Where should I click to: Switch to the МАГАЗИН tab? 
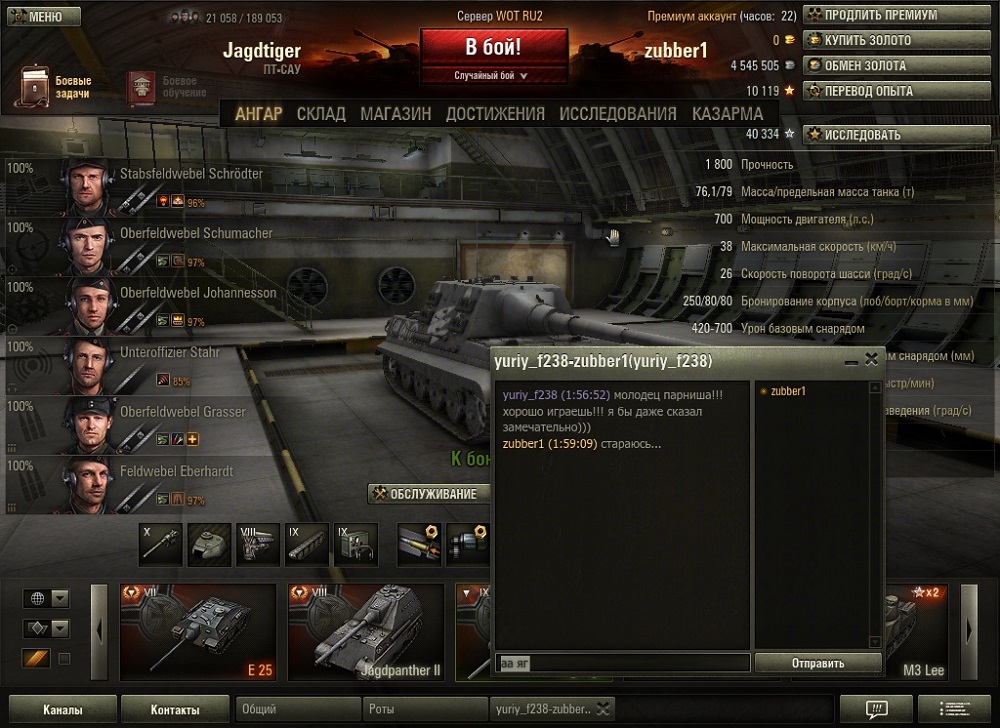[396, 114]
